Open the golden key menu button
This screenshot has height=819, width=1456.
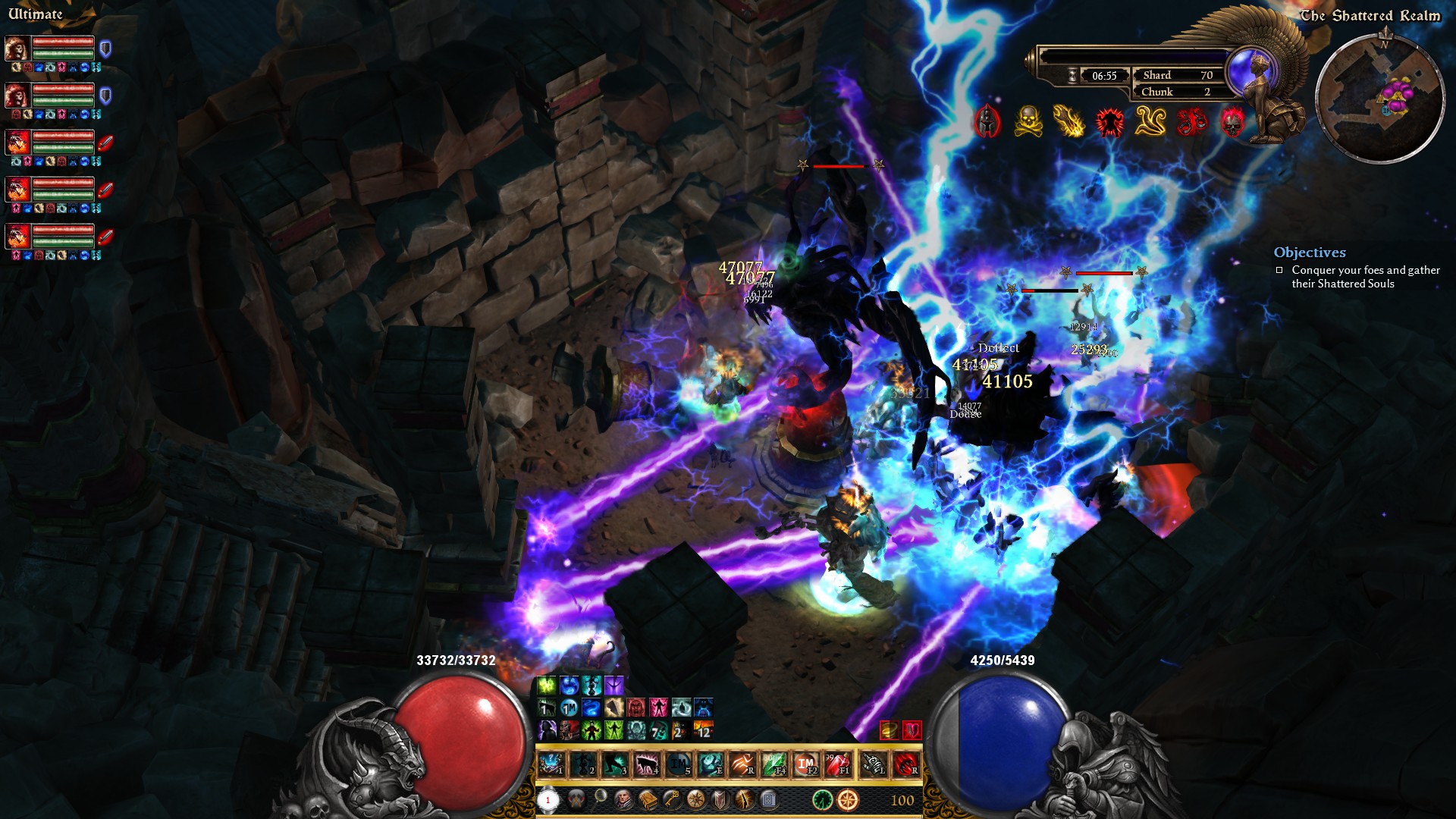[x=672, y=799]
